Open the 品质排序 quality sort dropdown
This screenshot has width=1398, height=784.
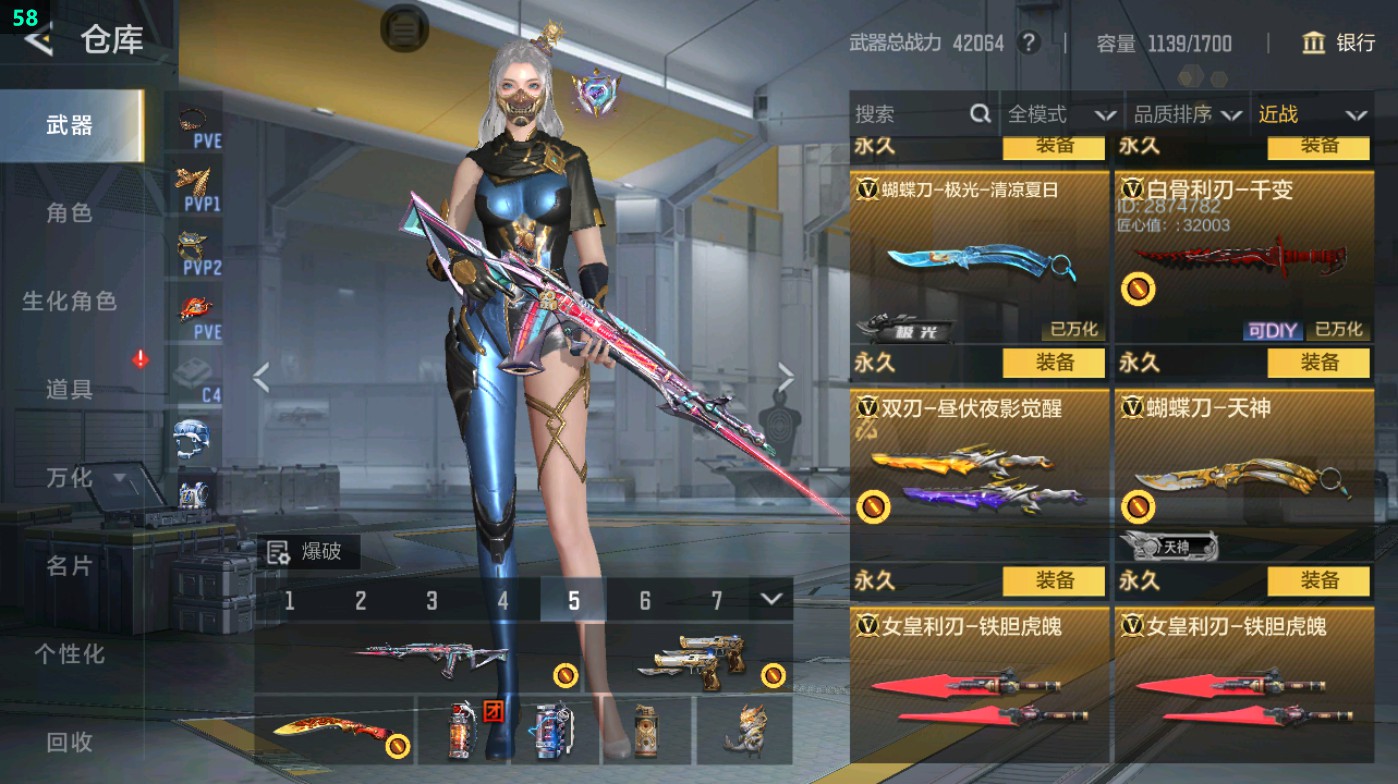point(1189,115)
